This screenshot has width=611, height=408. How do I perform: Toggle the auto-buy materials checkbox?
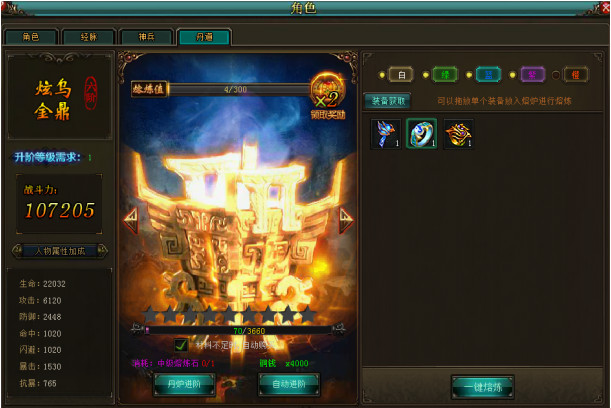[x=181, y=345]
